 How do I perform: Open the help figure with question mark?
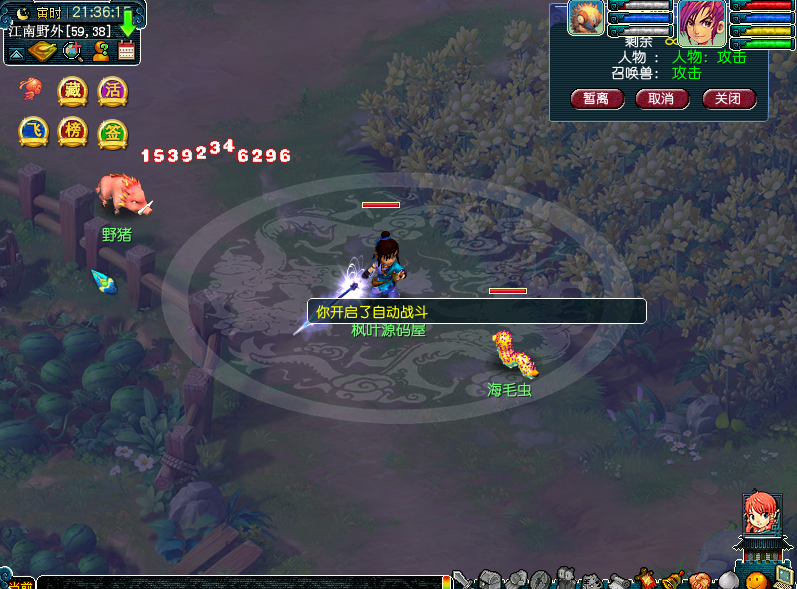coord(100,51)
